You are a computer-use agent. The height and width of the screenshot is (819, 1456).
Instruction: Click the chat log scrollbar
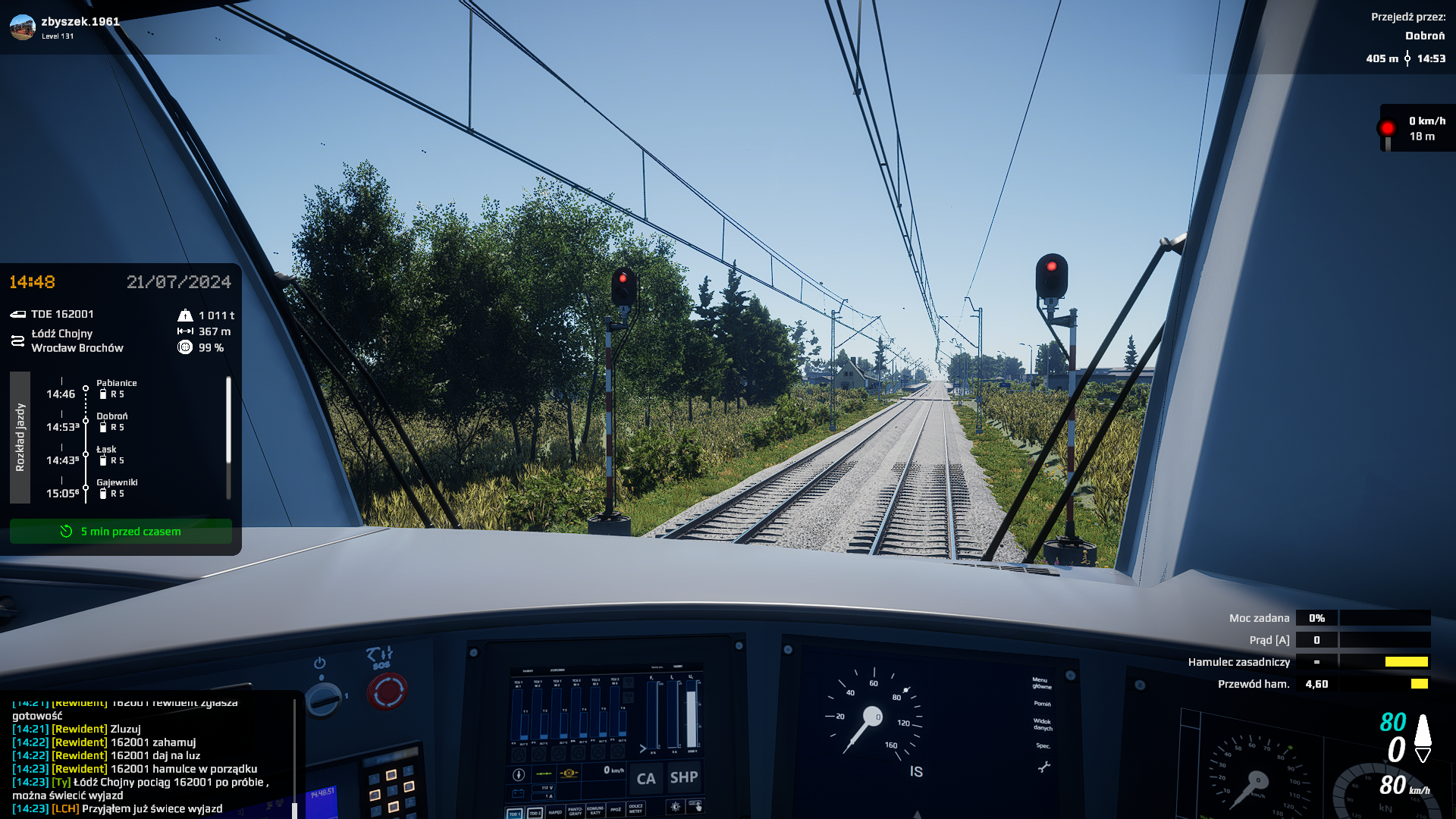point(294,758)
